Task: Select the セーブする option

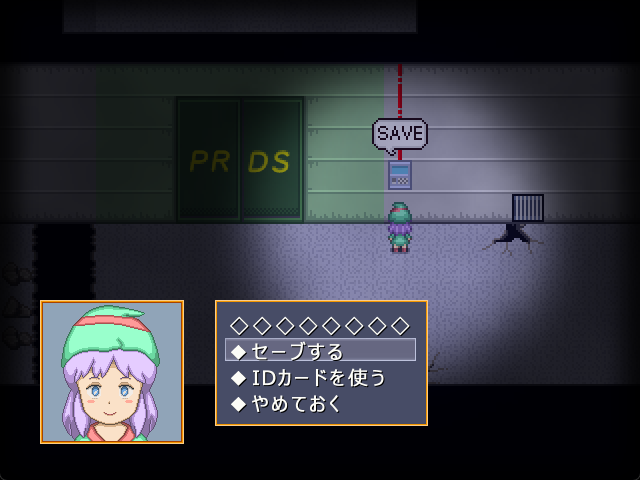Action: click(297, 351)
